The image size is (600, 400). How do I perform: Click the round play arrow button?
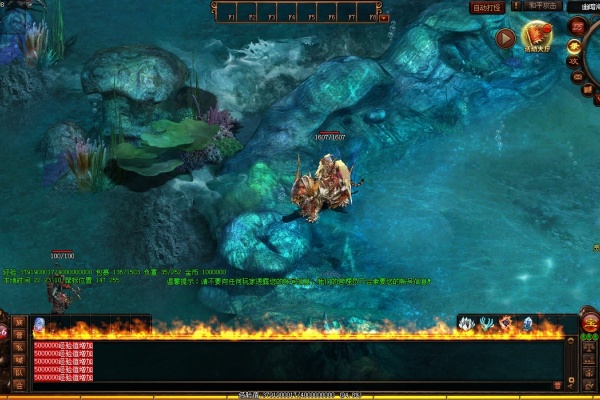[505, 39]
